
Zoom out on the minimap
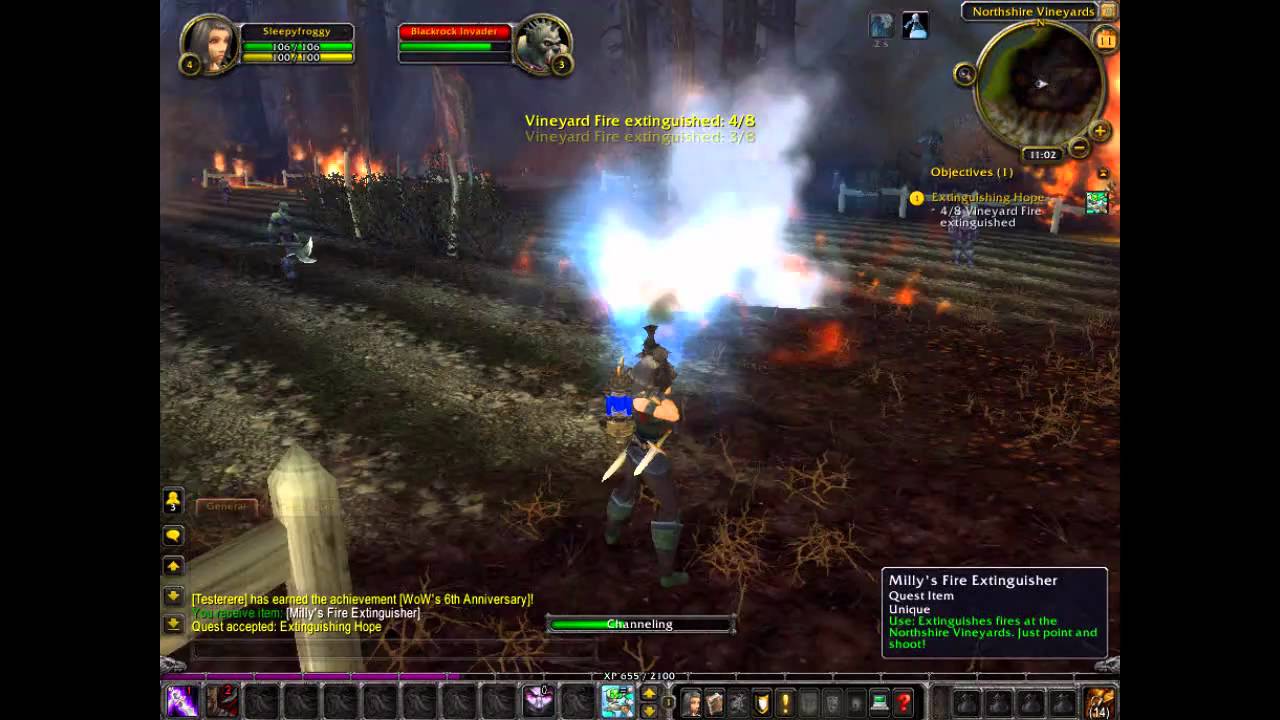1079,148
